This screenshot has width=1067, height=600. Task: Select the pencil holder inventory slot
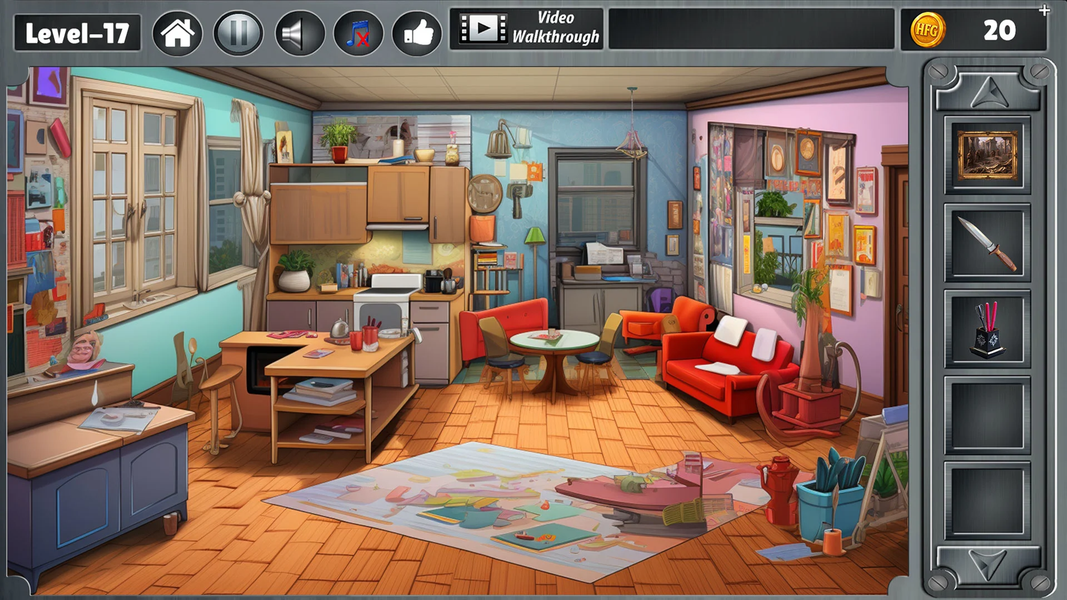987,329
